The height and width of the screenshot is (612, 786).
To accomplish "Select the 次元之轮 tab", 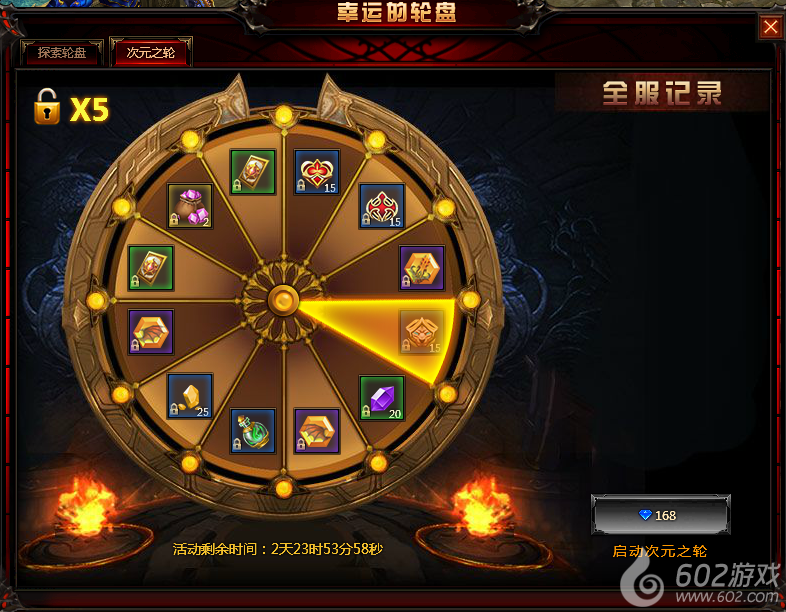I will pos(151,52).
